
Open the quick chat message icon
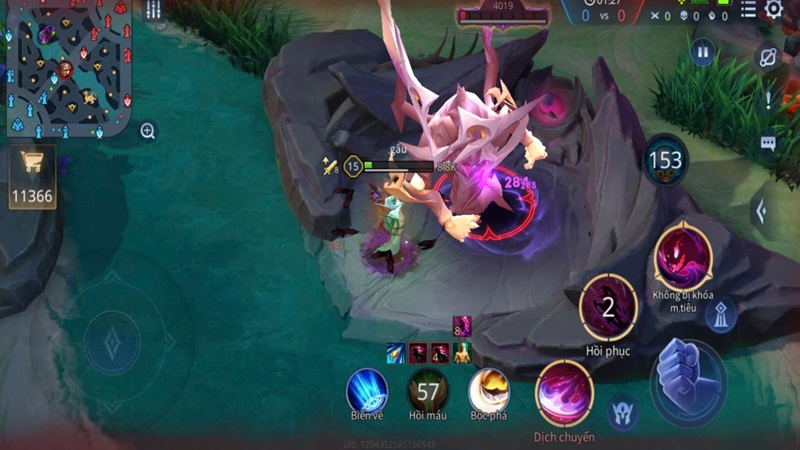[x=768, y=143]
